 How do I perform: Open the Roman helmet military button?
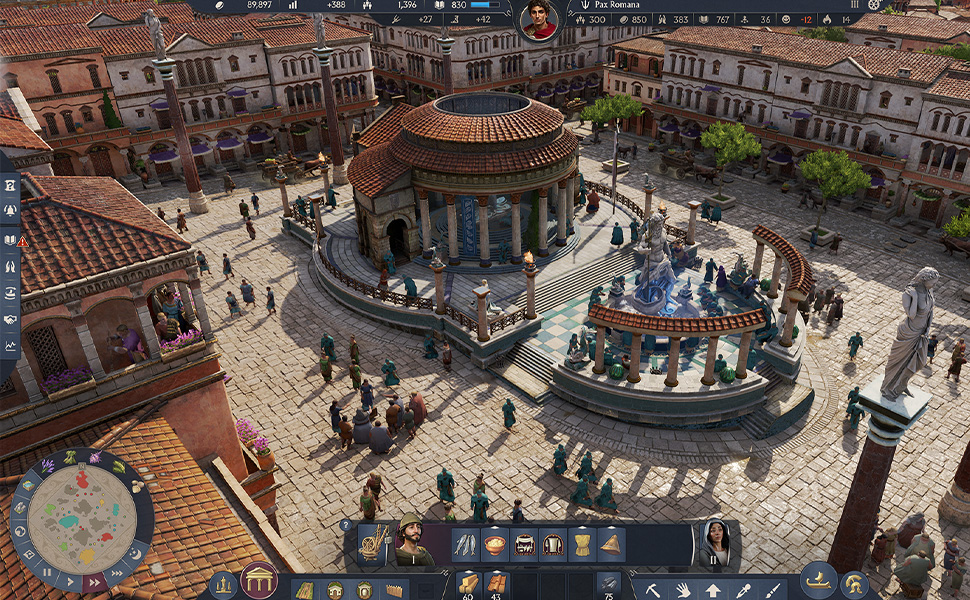[x=855, y=585]
